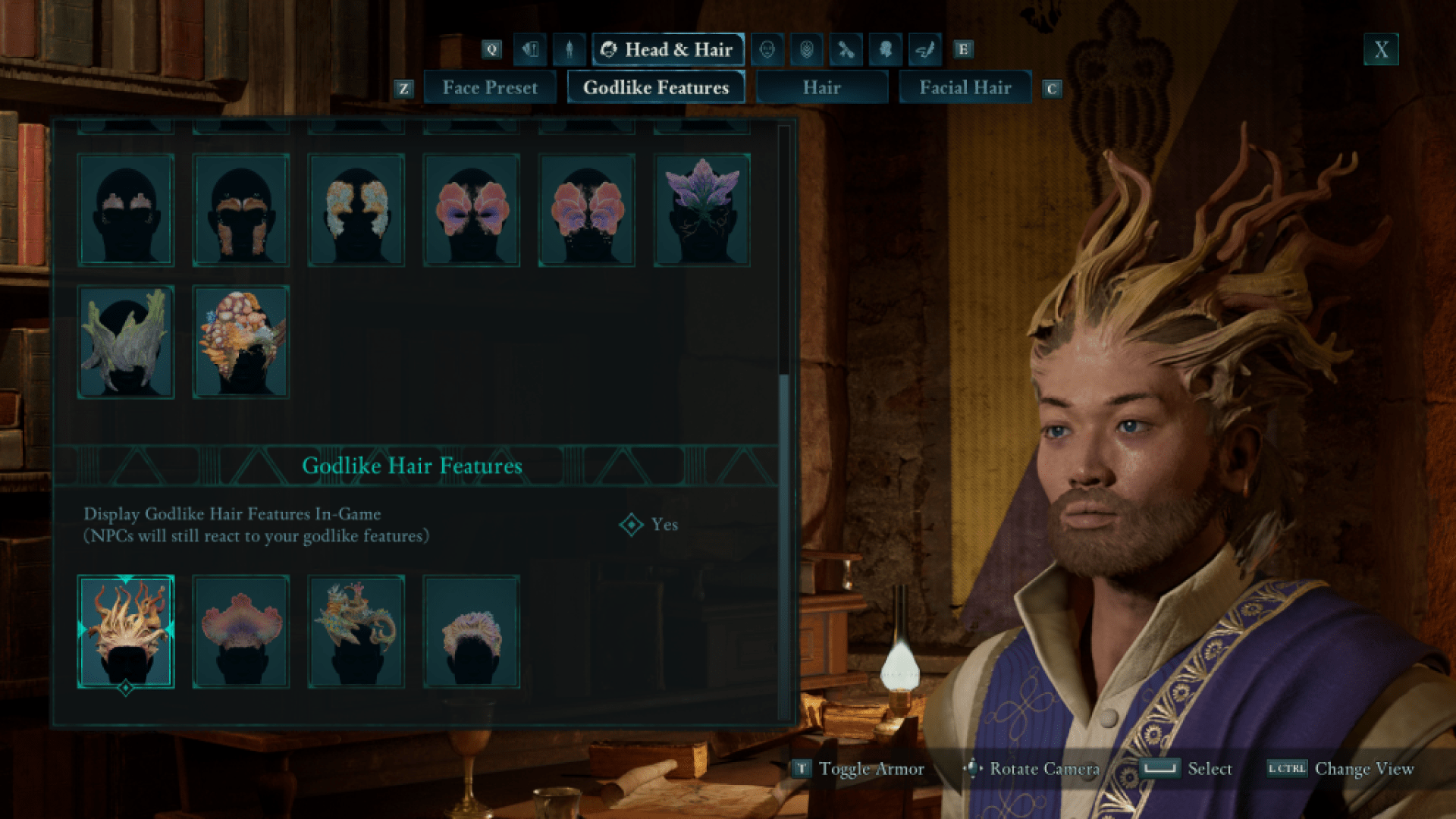Choose the mushroom cluster facial feature
Image resolution: width=1456 pixels, height=819 pixels.
(241, 342)
